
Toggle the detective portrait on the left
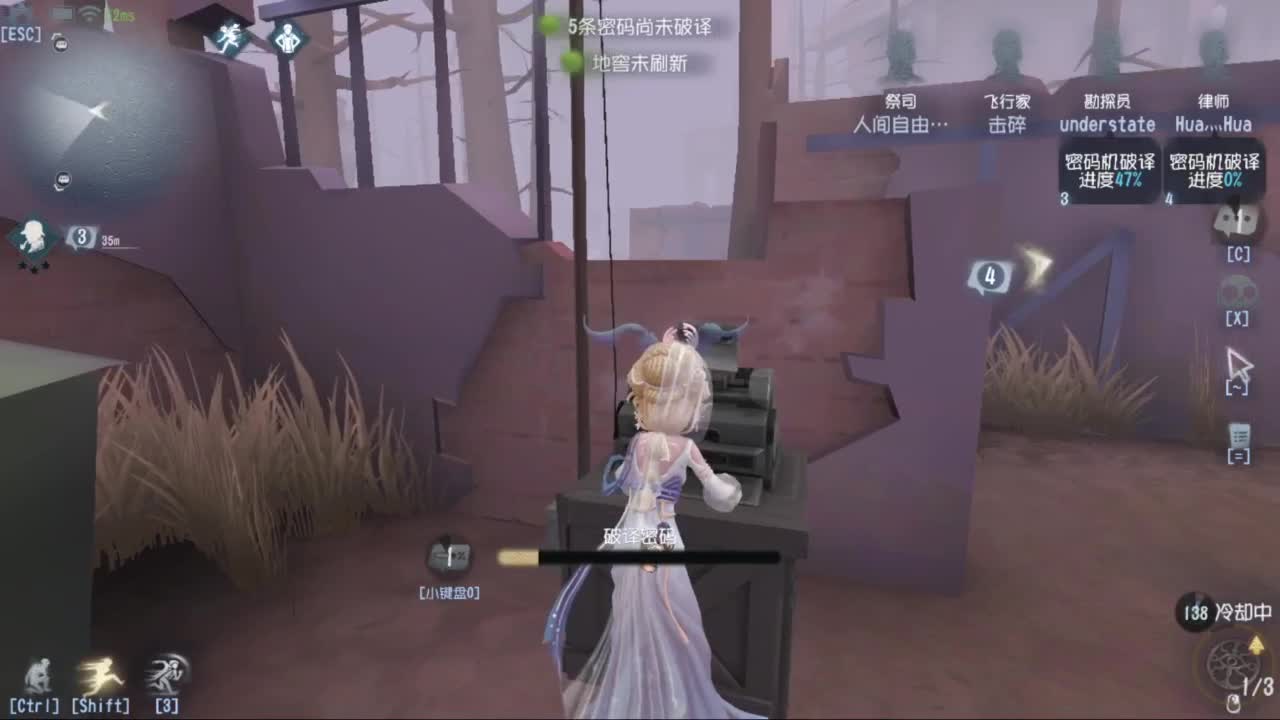(35, 237)
